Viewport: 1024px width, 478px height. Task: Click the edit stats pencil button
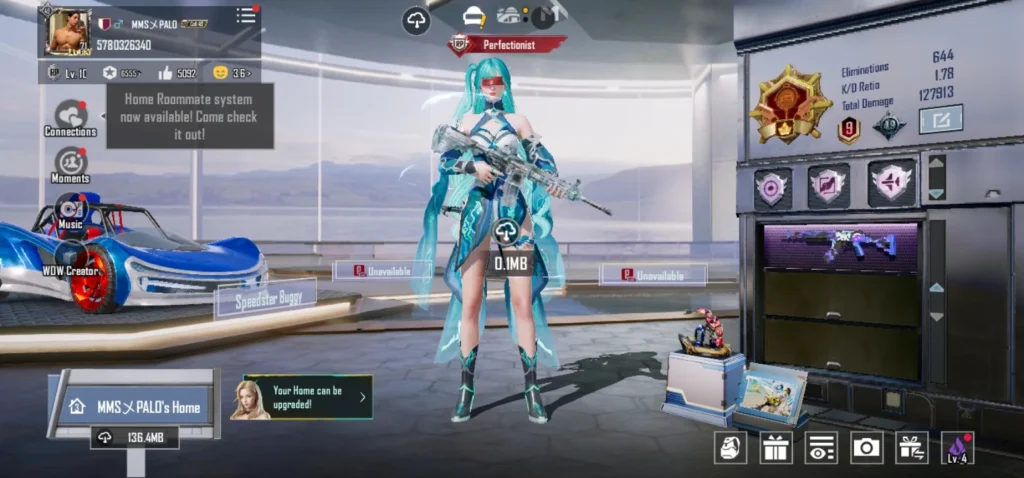click(x=940, y=120)
